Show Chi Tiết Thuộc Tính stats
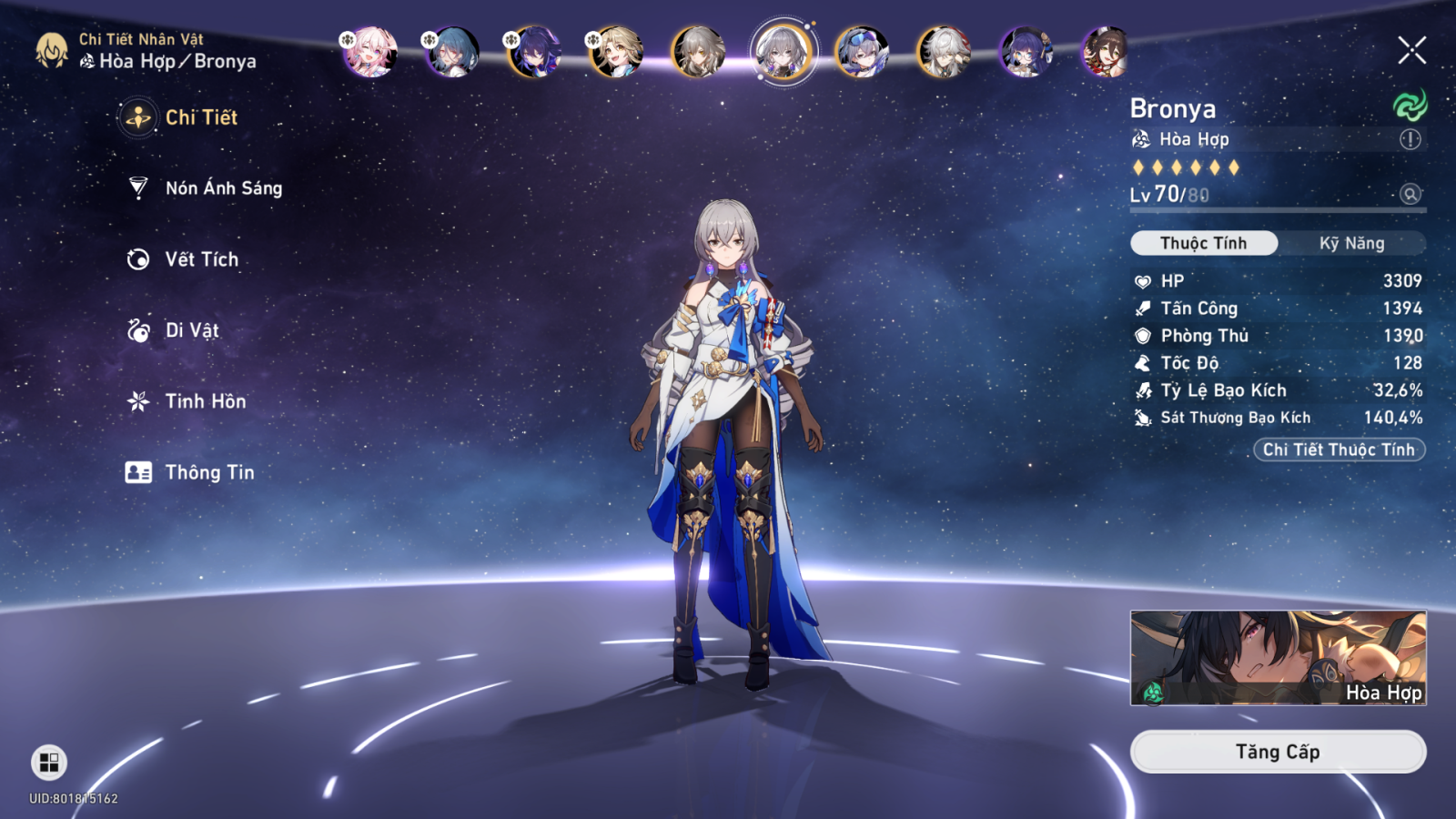The width and height of the screenshot is (1456, 819). [1339, 450]
